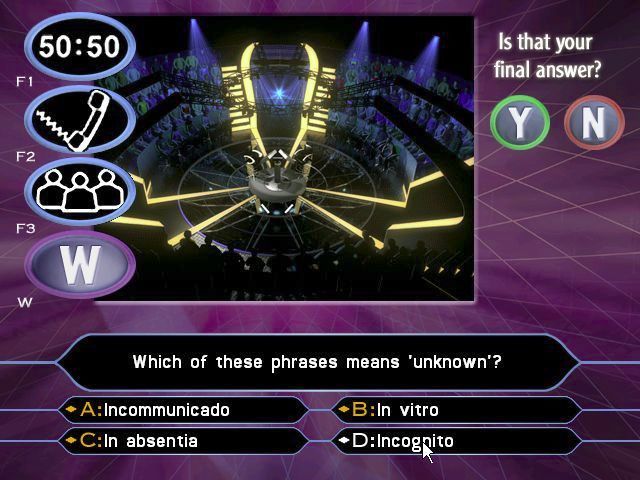Select answer D: Incognito

tap(455, 441)
